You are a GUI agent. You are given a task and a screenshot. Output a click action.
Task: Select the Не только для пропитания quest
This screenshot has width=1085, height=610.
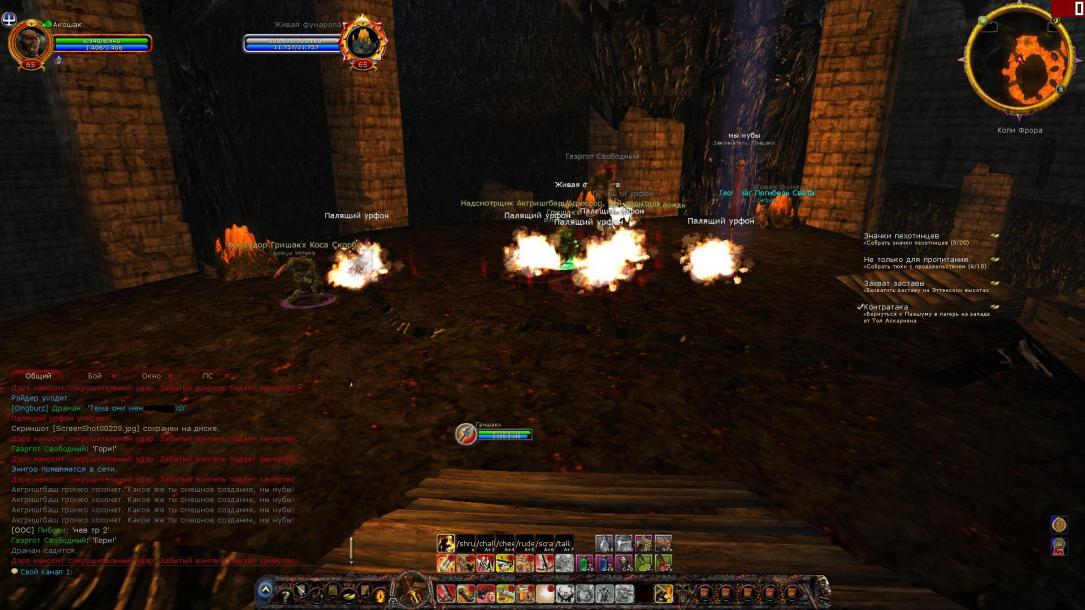(x=916, y=260)
